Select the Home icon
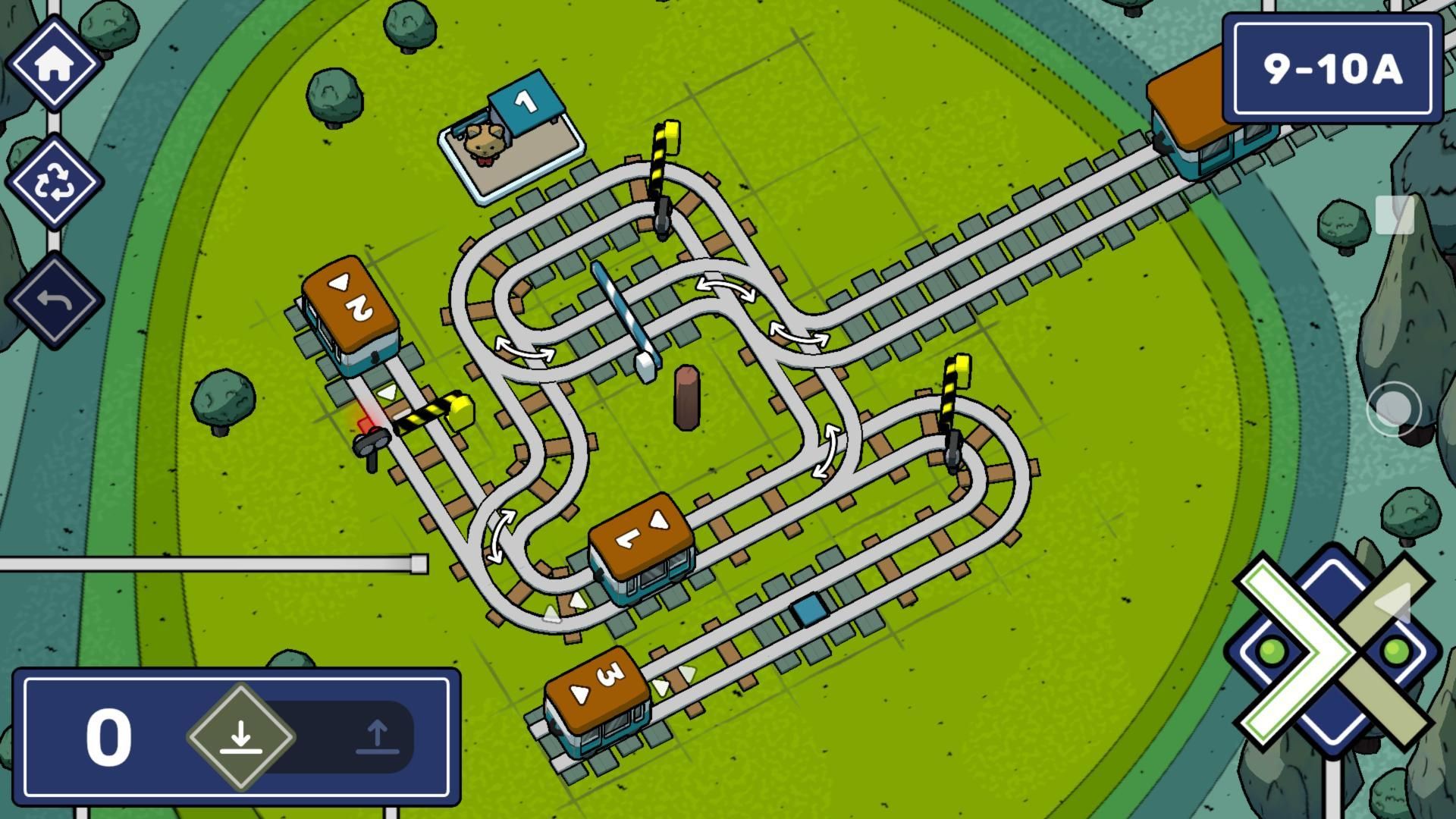This screenshot has width=1456, height=819. pos(55,64)
